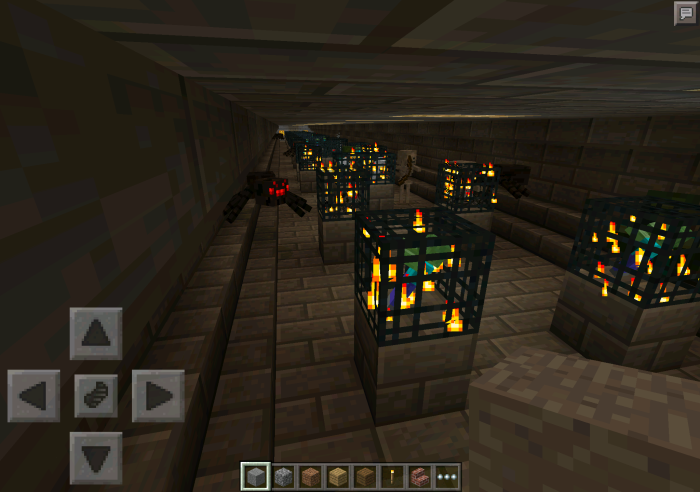Open the inventory via the three-dots button
700x492 pixels.
tap(445, 476)
